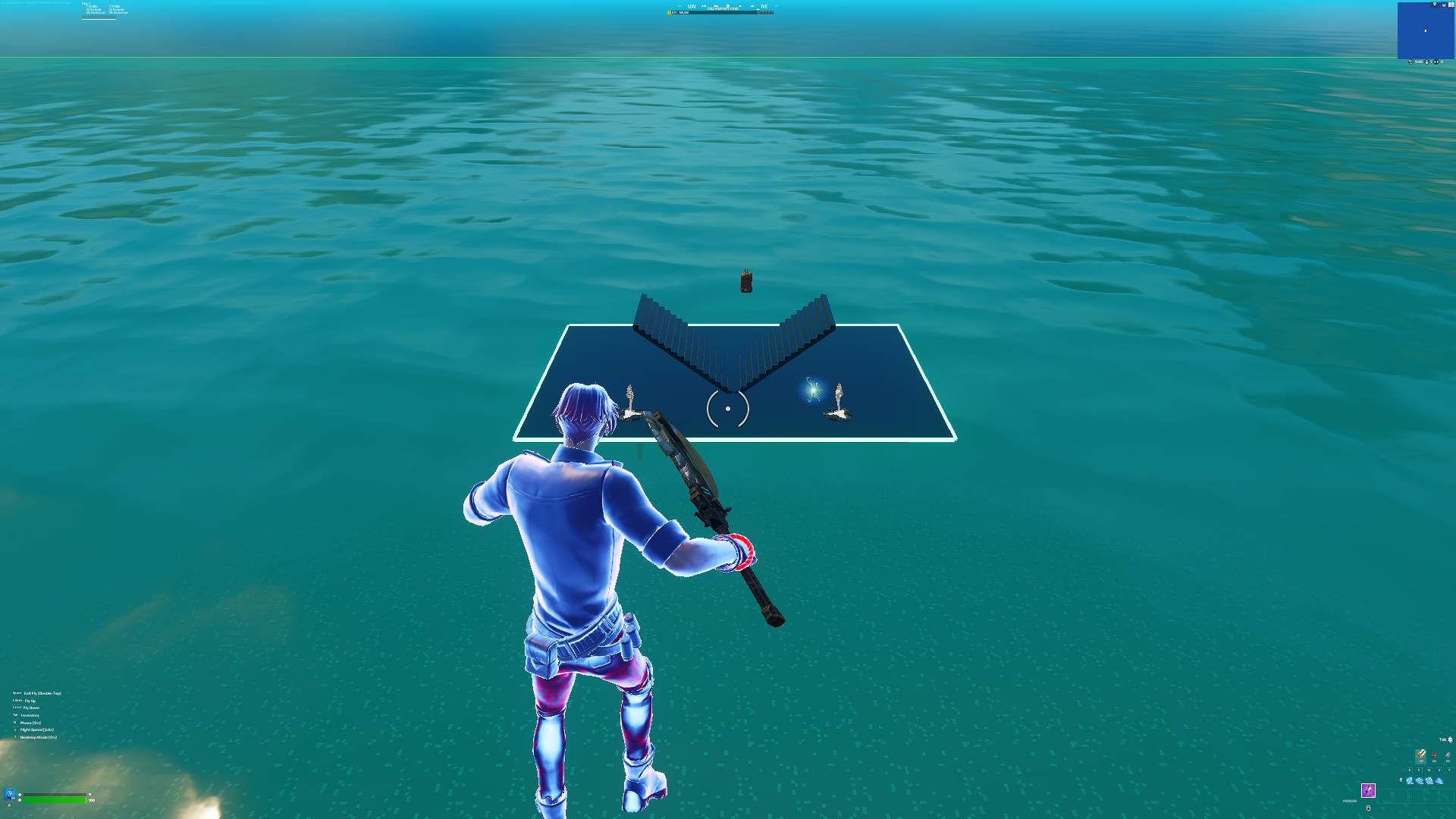Select the pickaxe in the hotbar slot
The height and width of the screenshot is (819, 1456).
coord(1369,790)
